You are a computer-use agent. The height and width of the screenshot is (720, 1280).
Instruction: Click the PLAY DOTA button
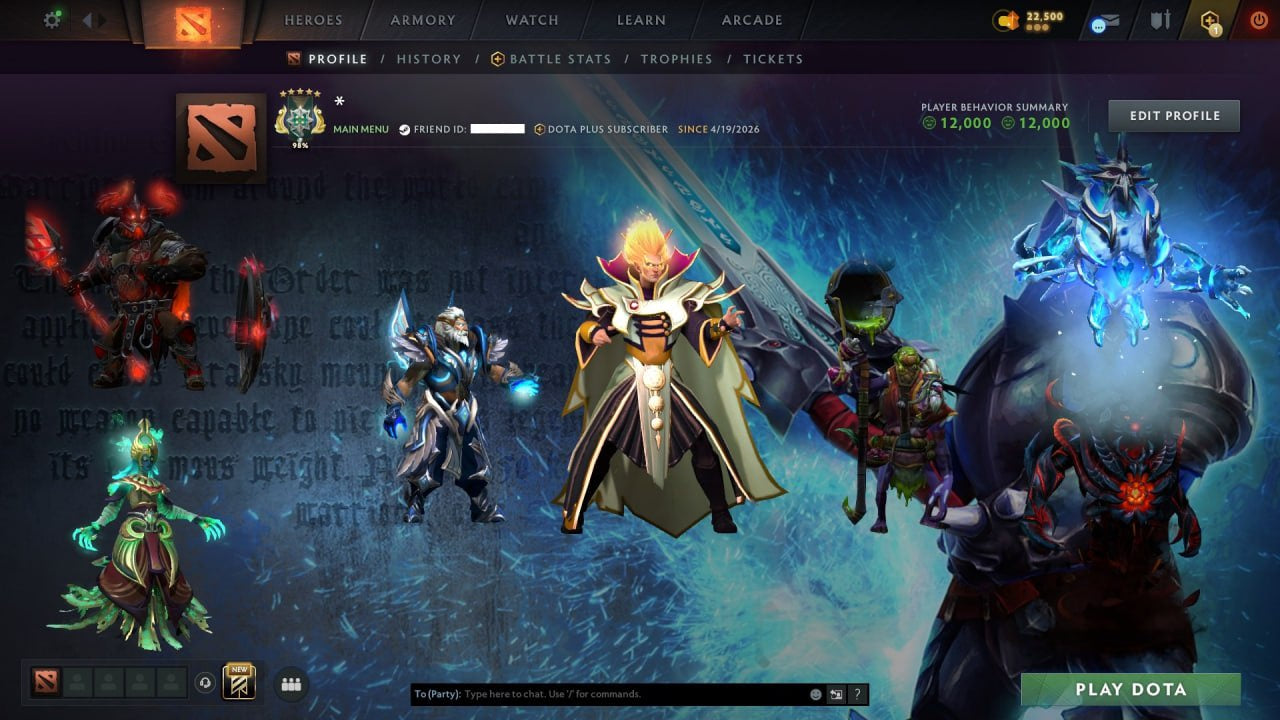coord(1131,690)
